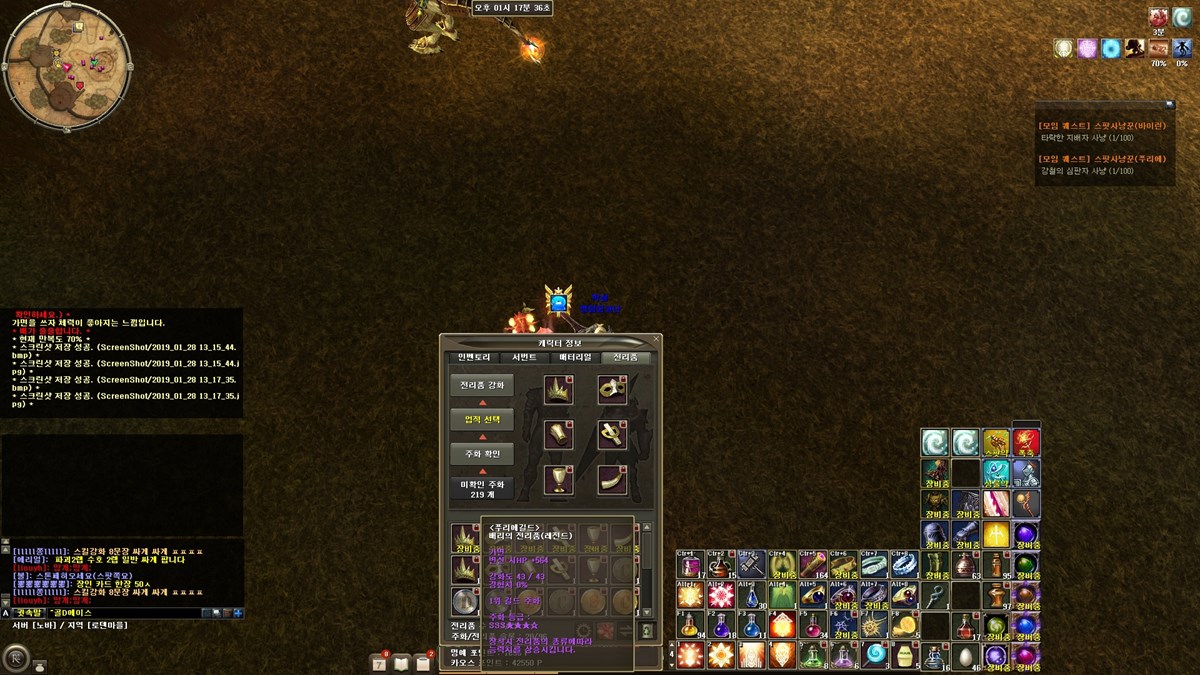The width and height of the screenshot is (1200, 675).
Task: Choose the 업적 선택 button
Action: [x=482, y=419]
